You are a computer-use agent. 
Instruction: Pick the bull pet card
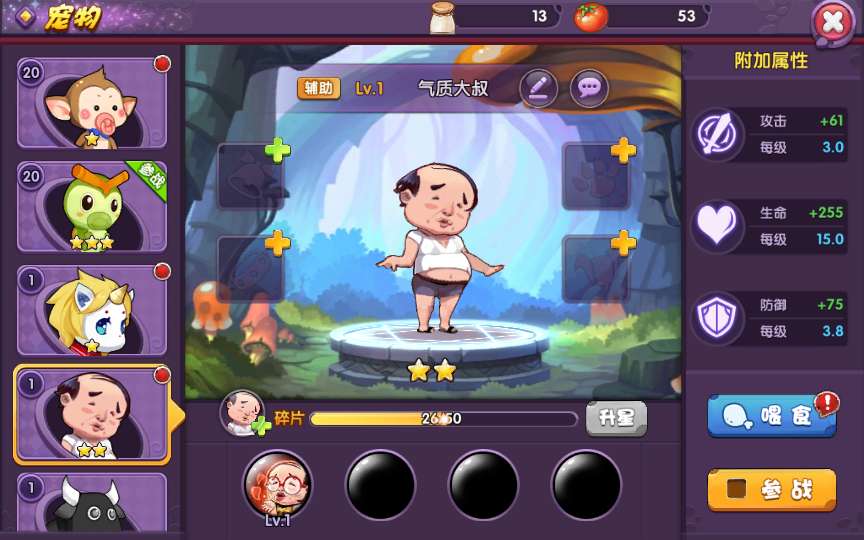pyautogui.click(x=91, y=503)
